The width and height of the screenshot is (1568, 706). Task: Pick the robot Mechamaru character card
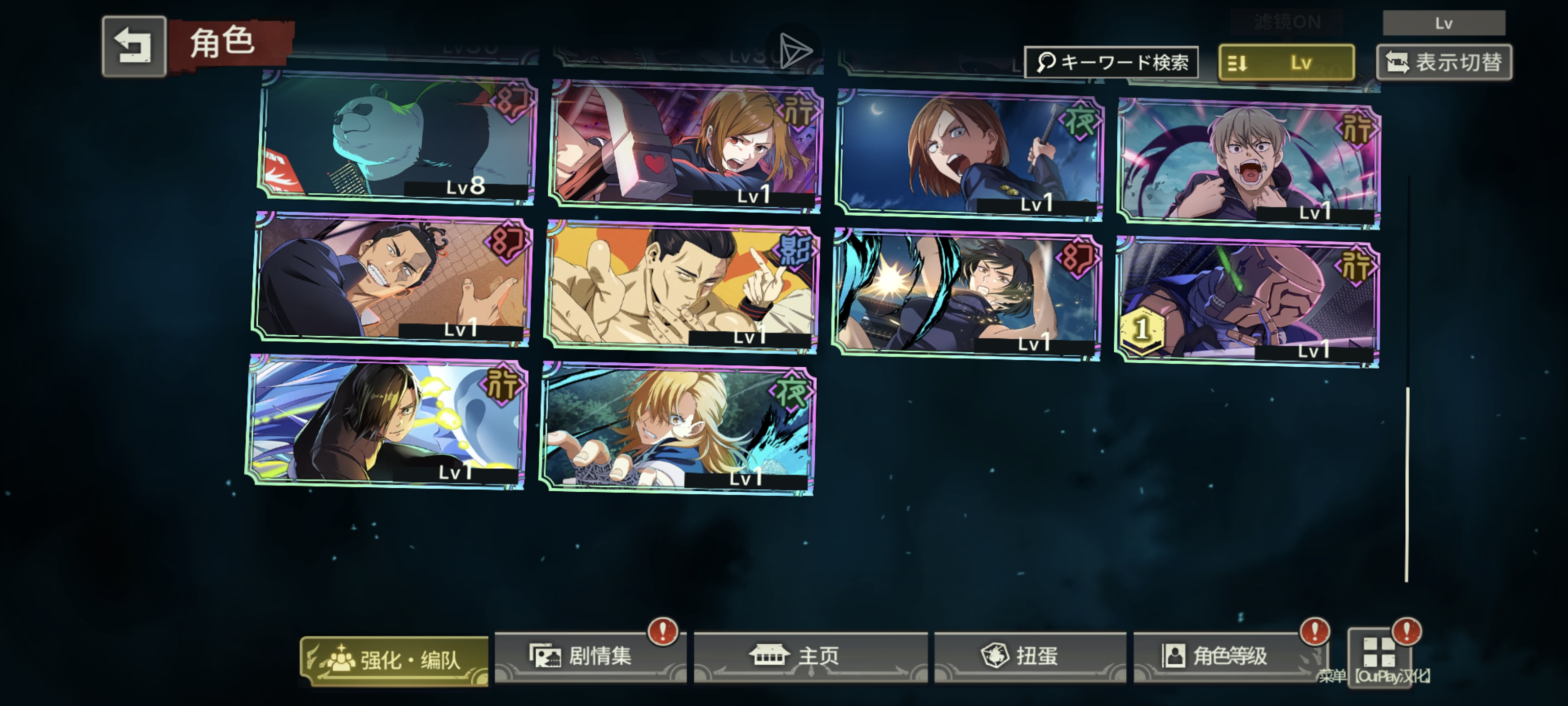point(1247,302)
